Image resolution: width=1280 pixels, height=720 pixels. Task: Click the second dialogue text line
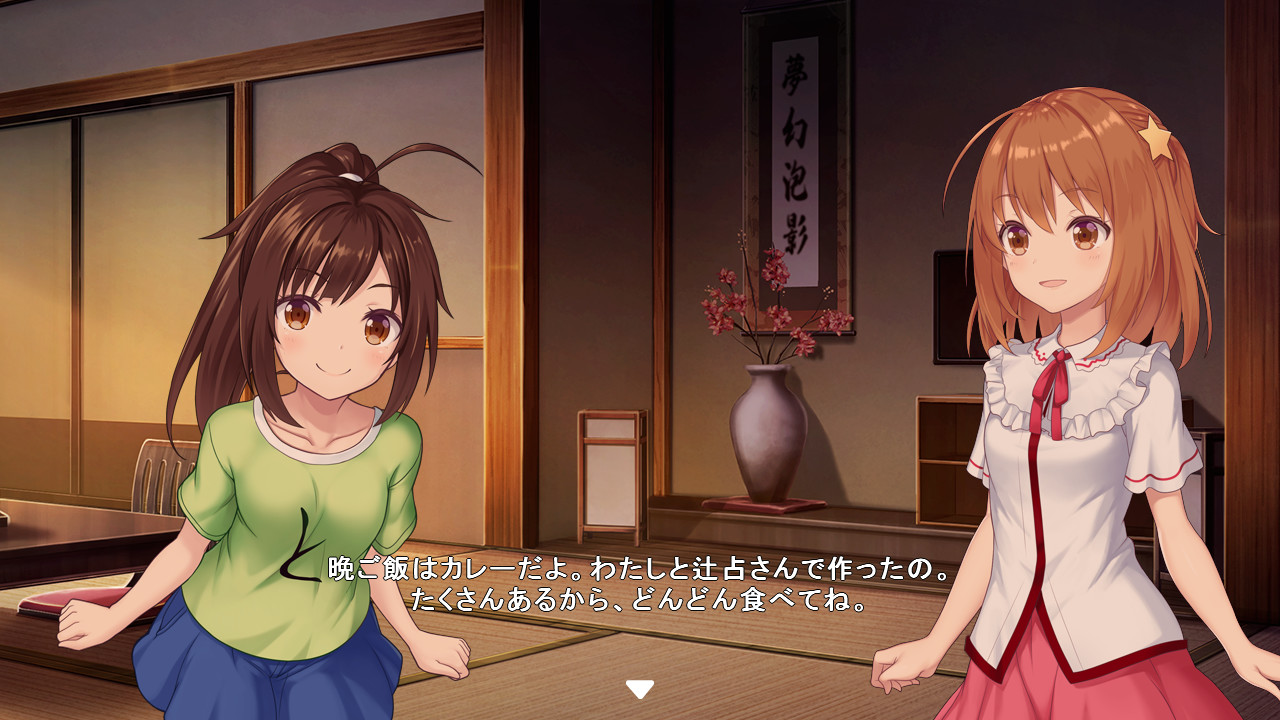[640, 600]
